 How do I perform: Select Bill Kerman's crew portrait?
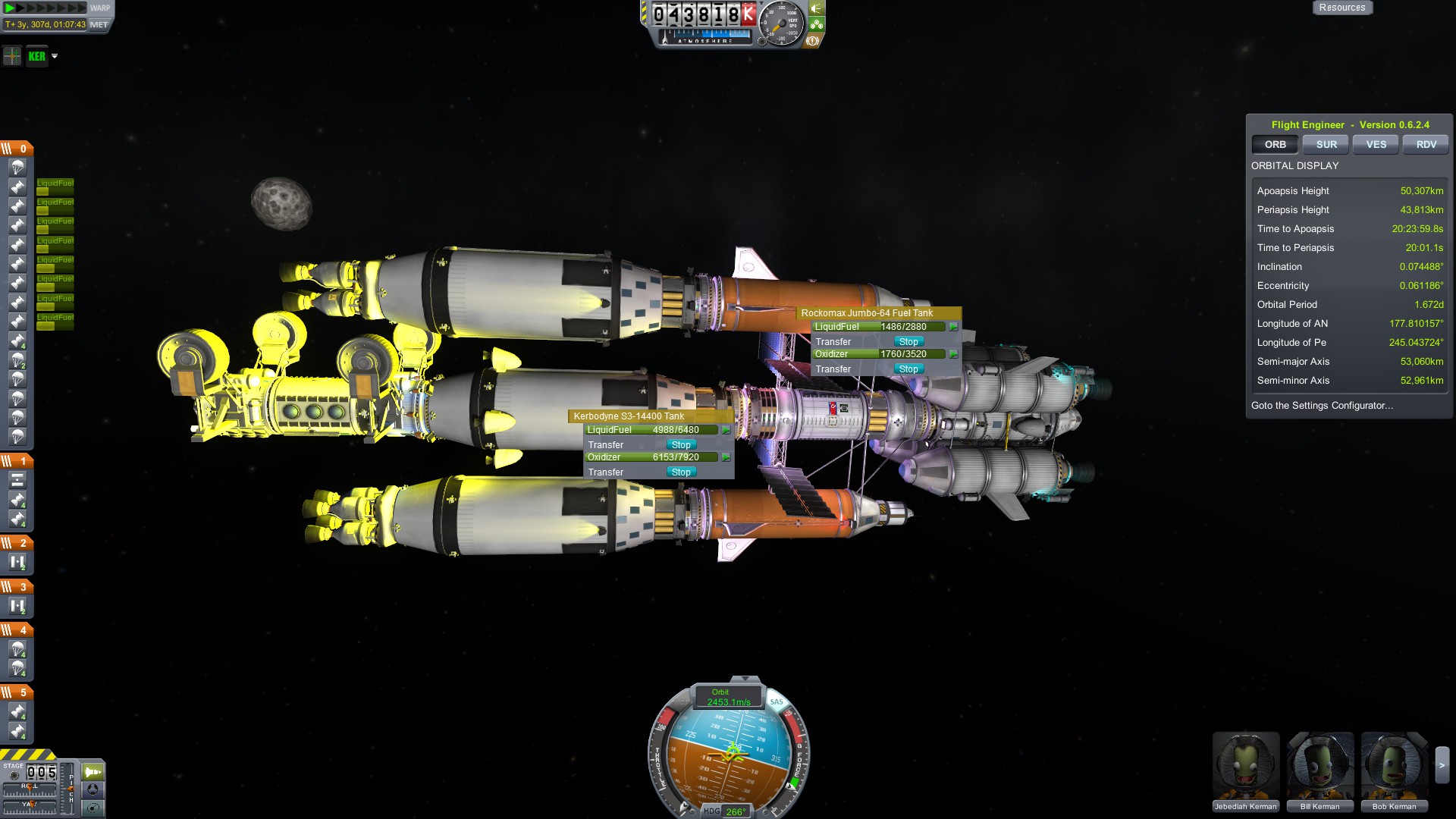1319,770
